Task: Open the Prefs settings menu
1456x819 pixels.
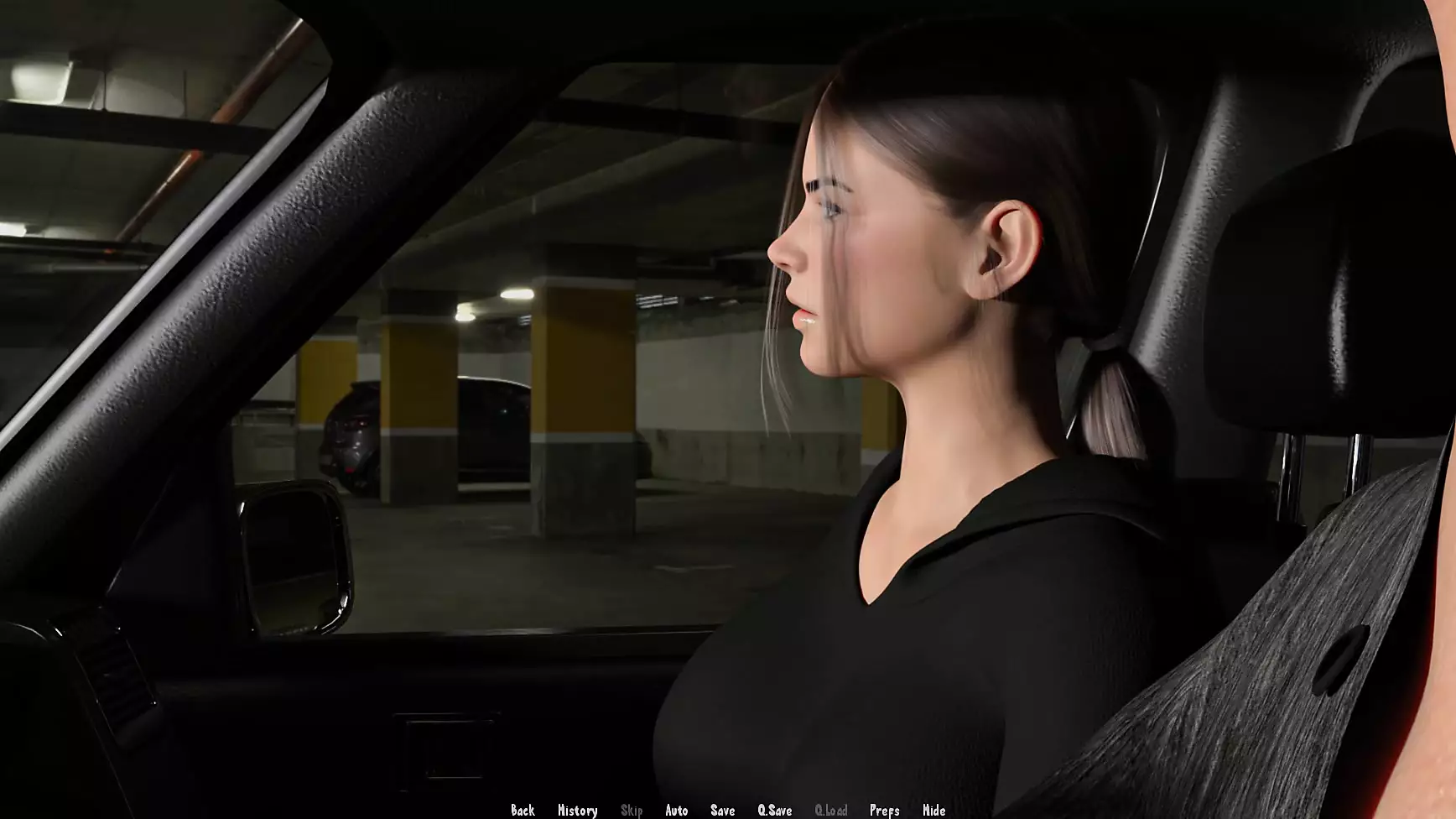Action: [x=884, y=810]
